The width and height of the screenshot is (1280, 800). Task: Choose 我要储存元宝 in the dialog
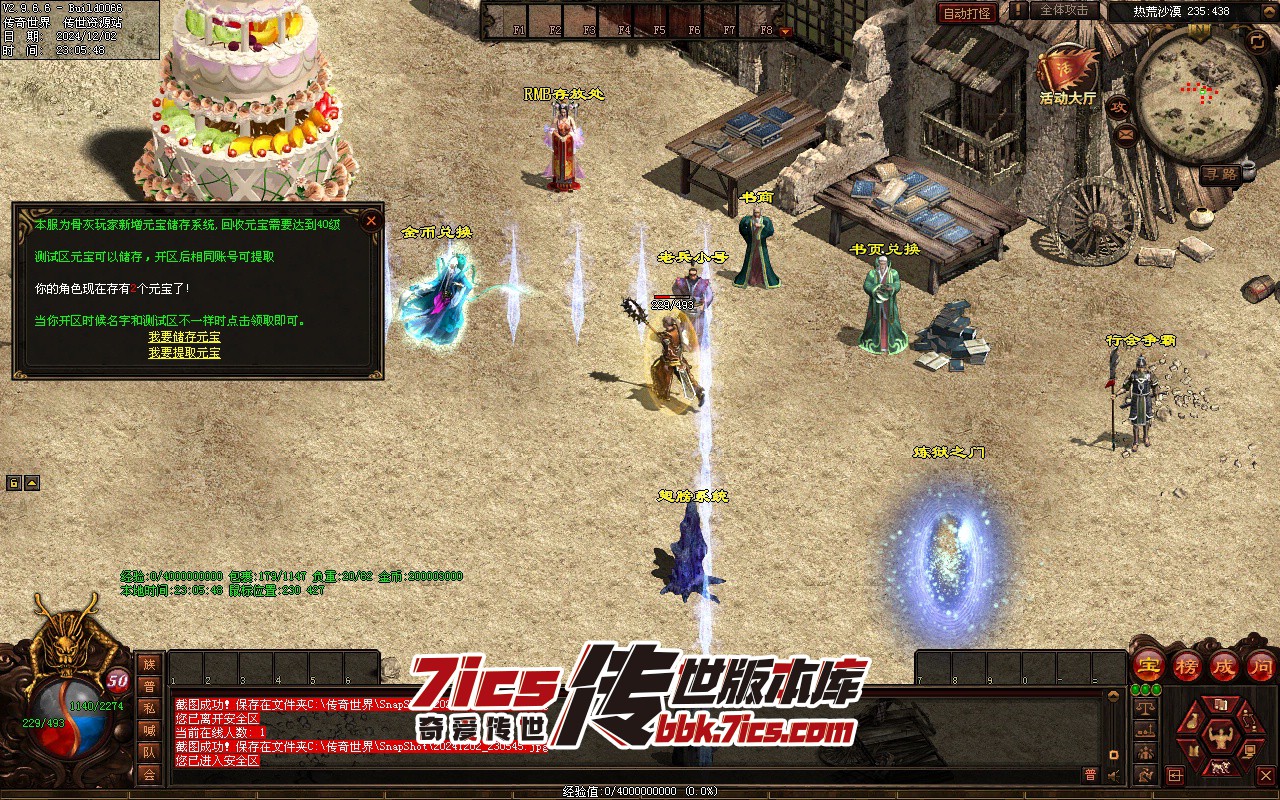[184, 337]
